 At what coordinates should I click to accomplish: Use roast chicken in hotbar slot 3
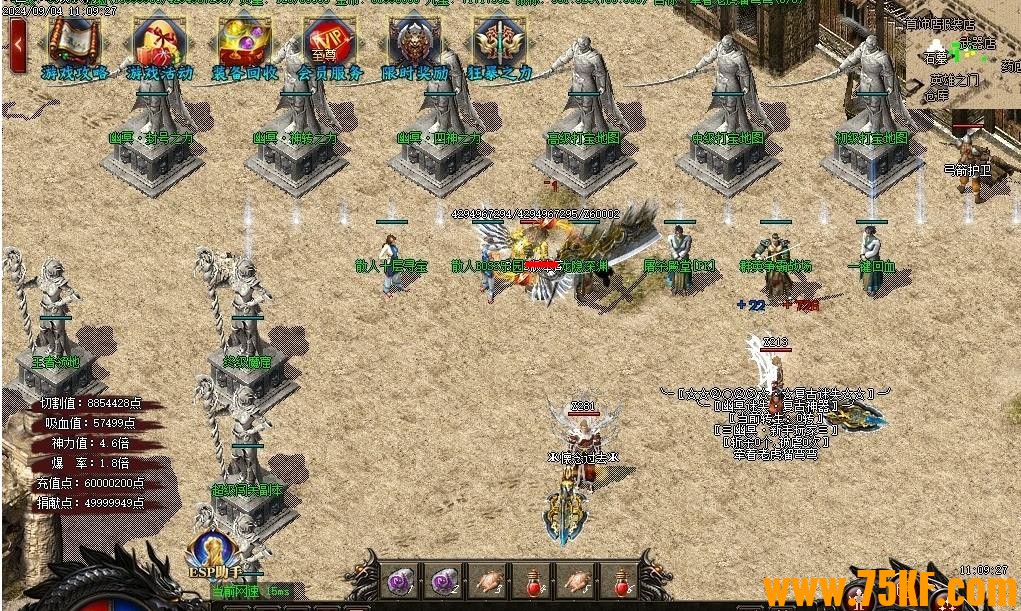click(489, 579)
